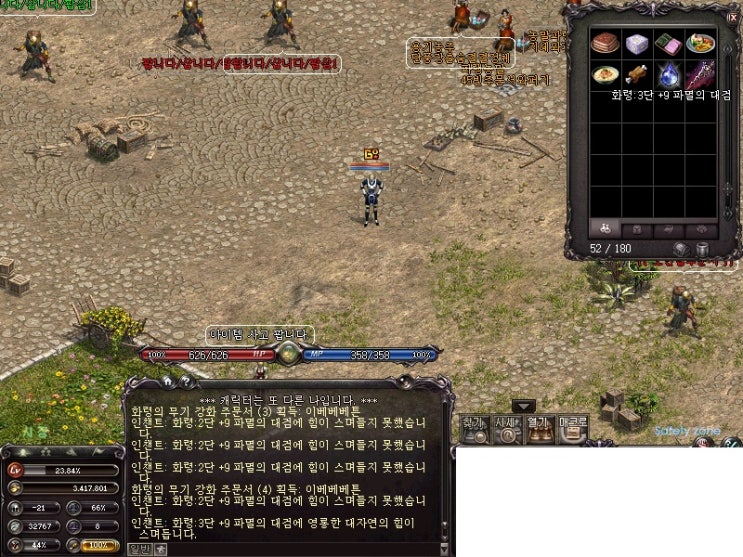Click the inventory trash can icon
Screen dimensions: 743x557
pos(701,248)
